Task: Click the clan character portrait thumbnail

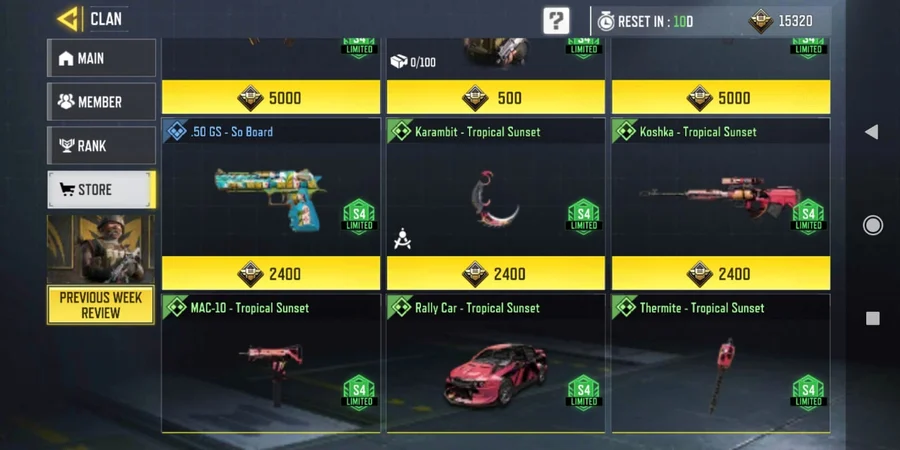Action: [x=101, y=248]
